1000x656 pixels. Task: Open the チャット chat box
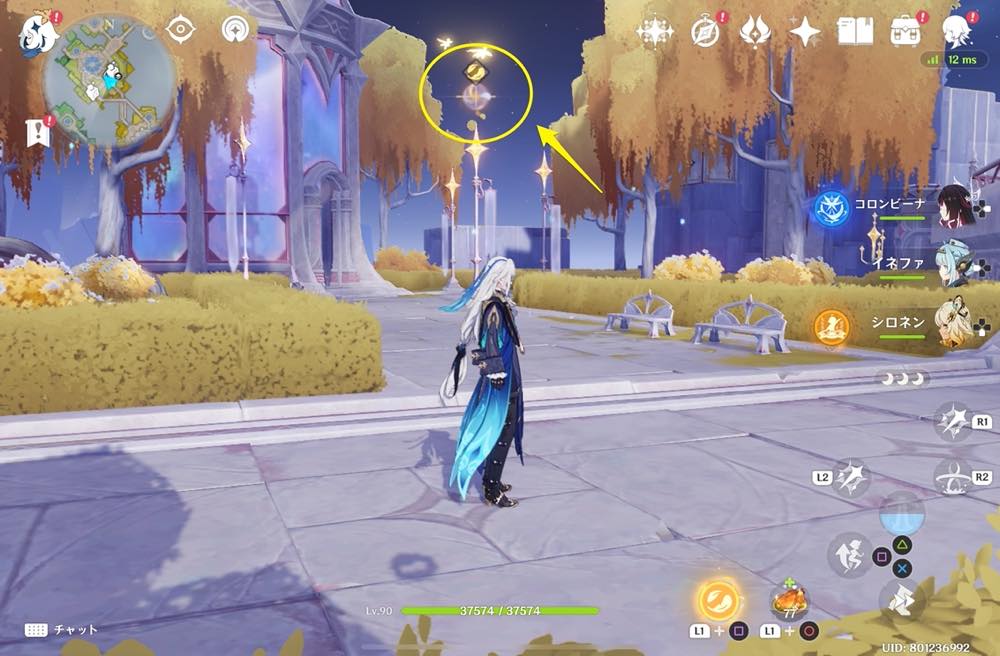point(62,629)
